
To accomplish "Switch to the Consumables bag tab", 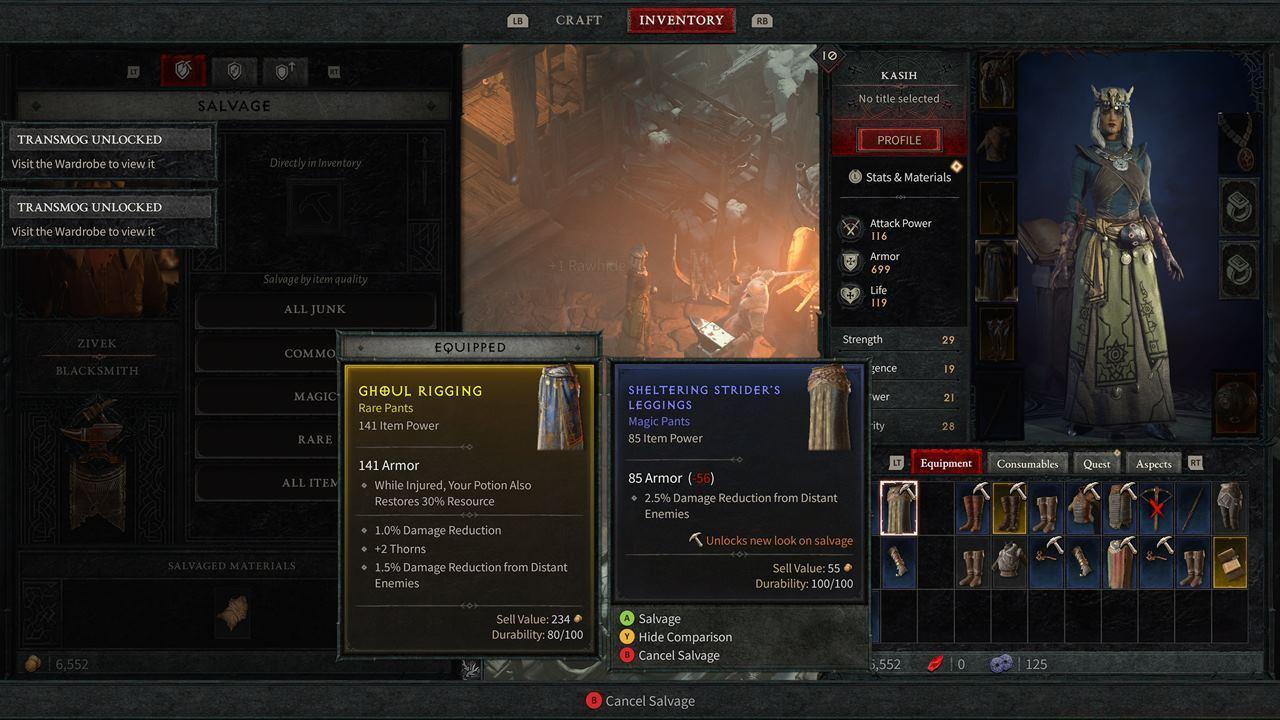I will point(1027,463).
